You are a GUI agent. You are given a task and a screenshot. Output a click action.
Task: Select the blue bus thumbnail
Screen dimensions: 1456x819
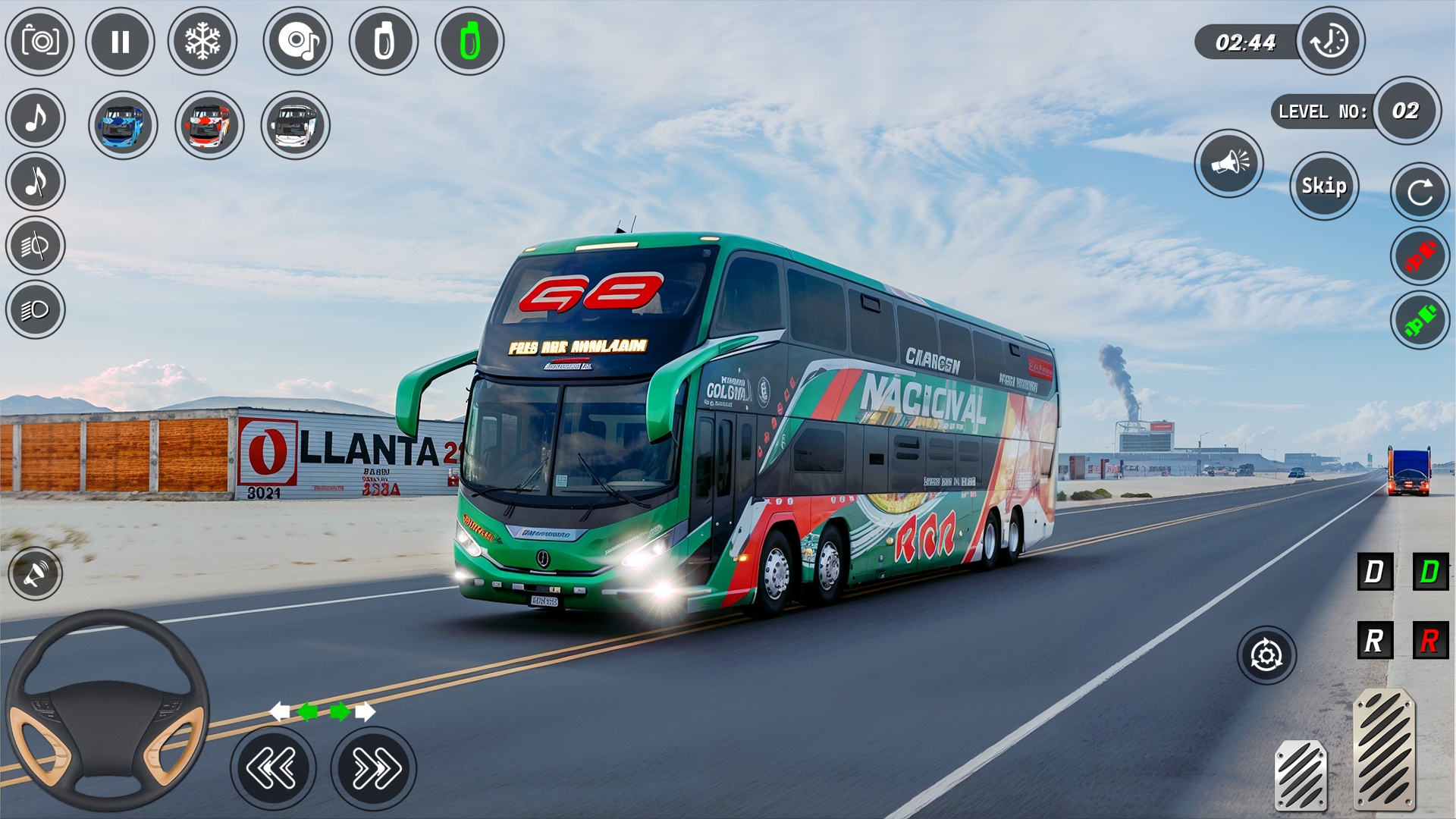point(122,125)
